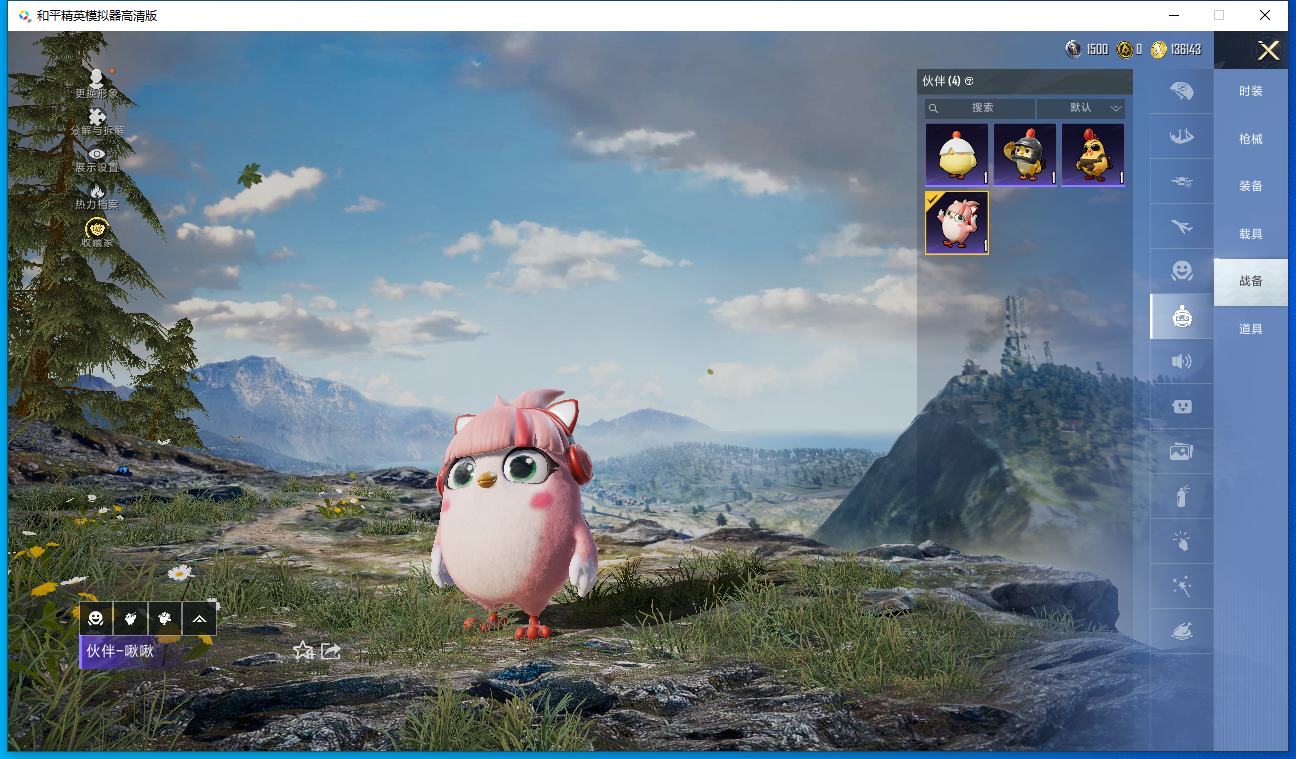Click the 搜索 search box
The height and width of the screenshot is (759, 1296).
click(x=981, y=108)
